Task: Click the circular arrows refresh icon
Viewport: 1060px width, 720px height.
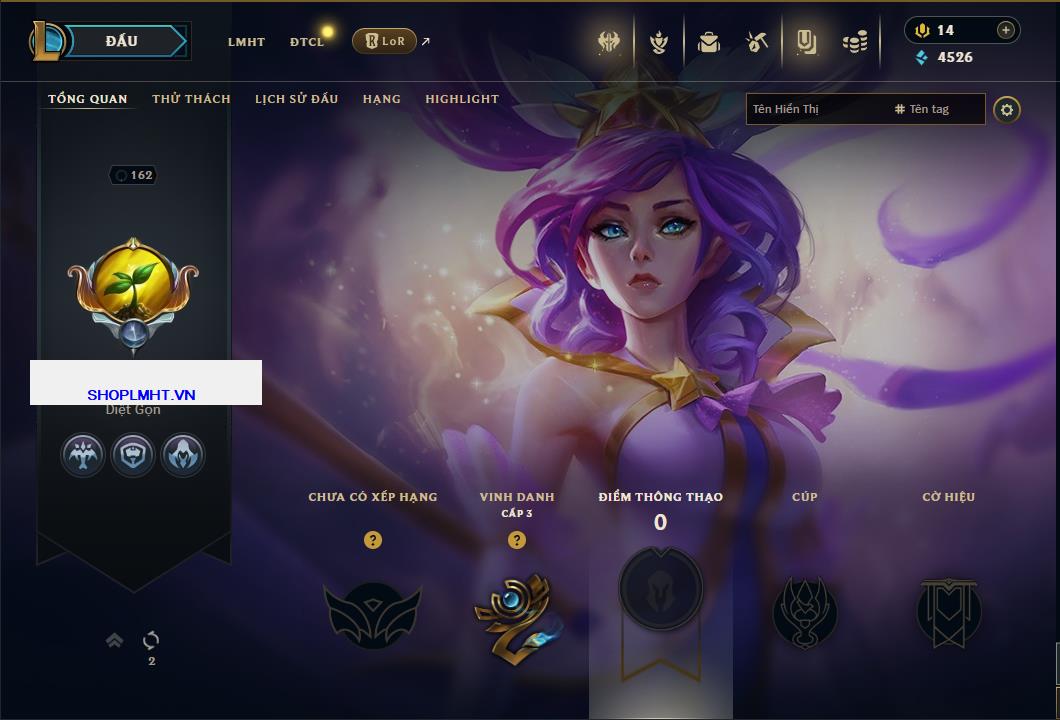Action: coord(151,640)
